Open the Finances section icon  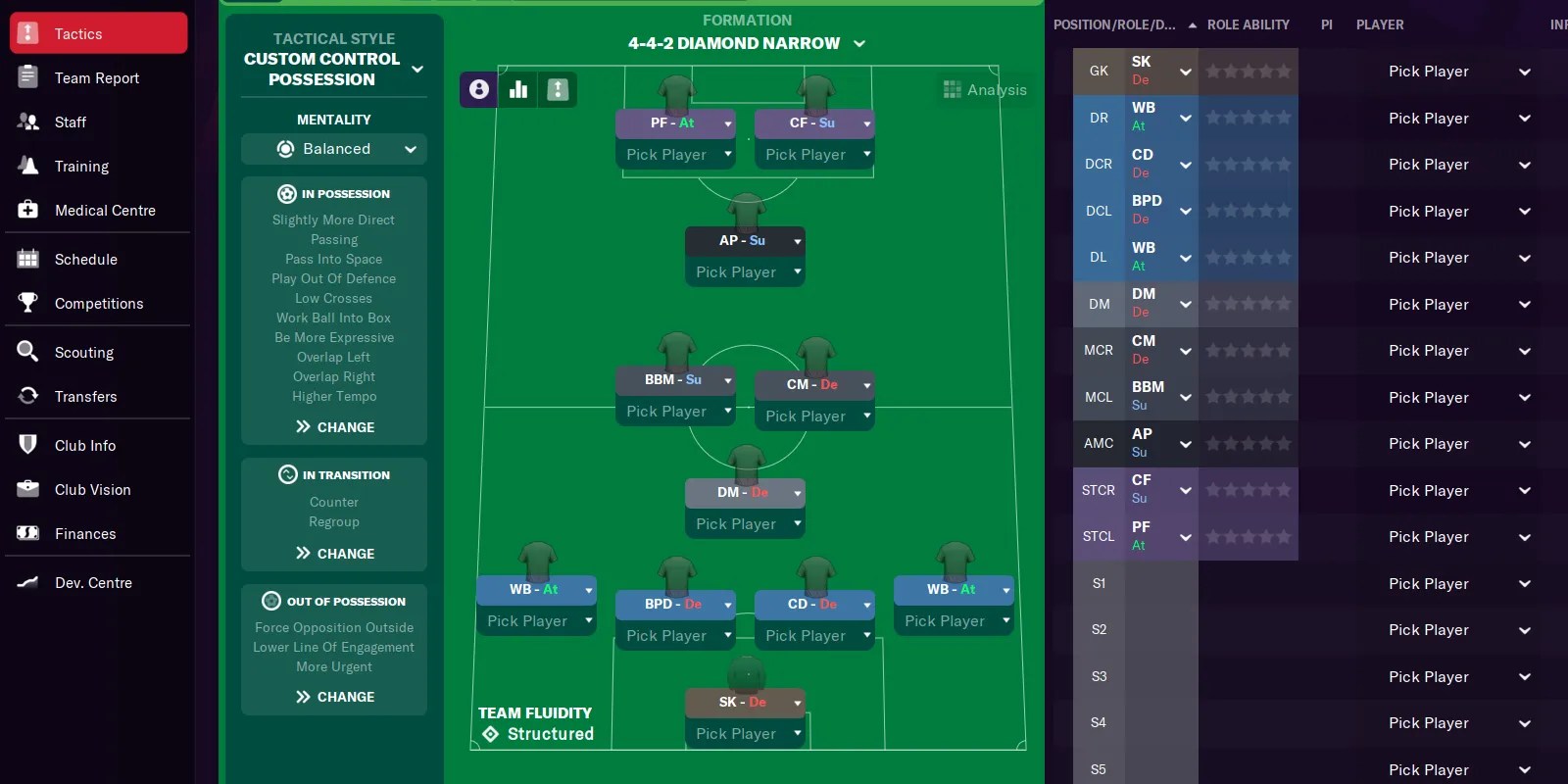click(29, 533)
